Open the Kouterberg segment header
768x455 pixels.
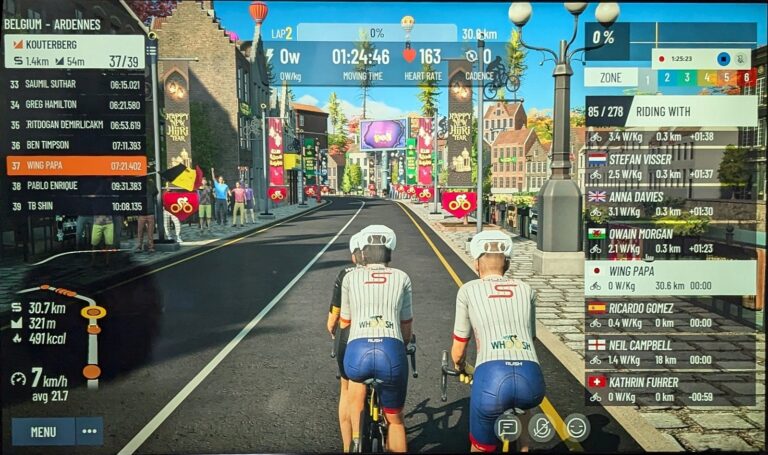pyautogui.click(x=74, y=52)
